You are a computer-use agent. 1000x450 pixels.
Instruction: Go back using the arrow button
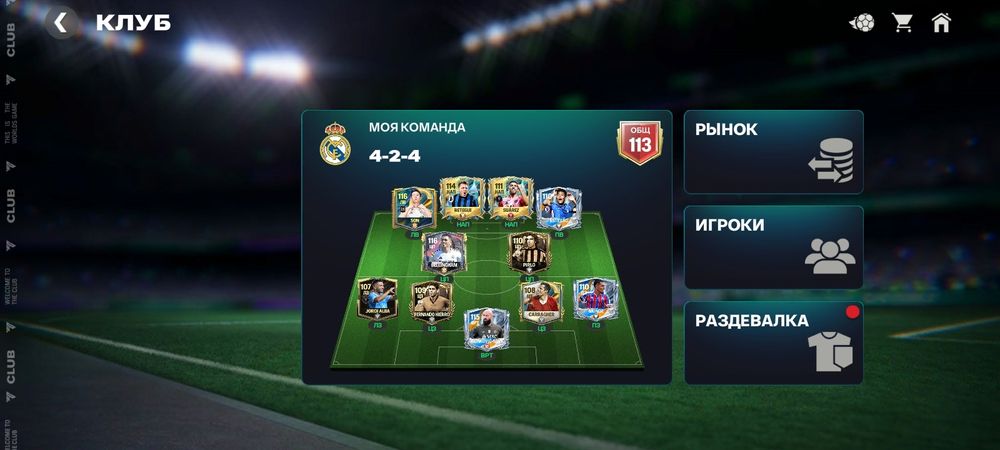pos(61,23)
